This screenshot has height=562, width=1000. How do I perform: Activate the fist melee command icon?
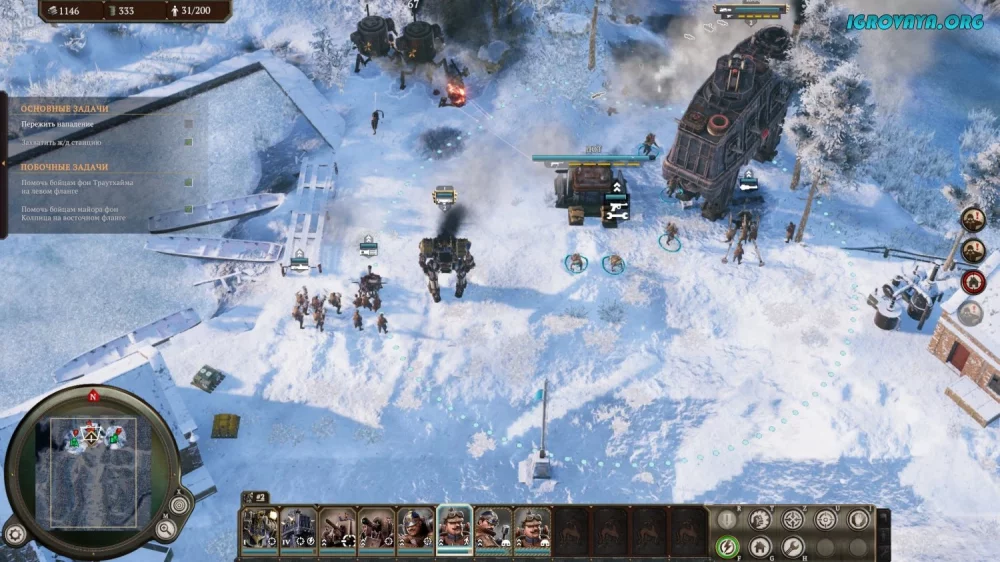[x=760, y=519]
